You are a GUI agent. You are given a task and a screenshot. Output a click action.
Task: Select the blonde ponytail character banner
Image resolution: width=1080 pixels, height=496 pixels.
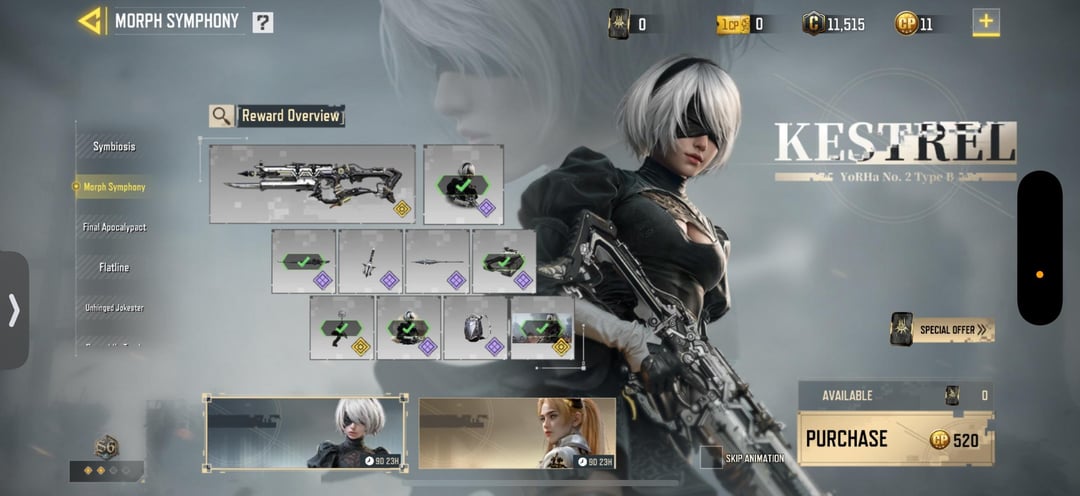coord(517,433)
